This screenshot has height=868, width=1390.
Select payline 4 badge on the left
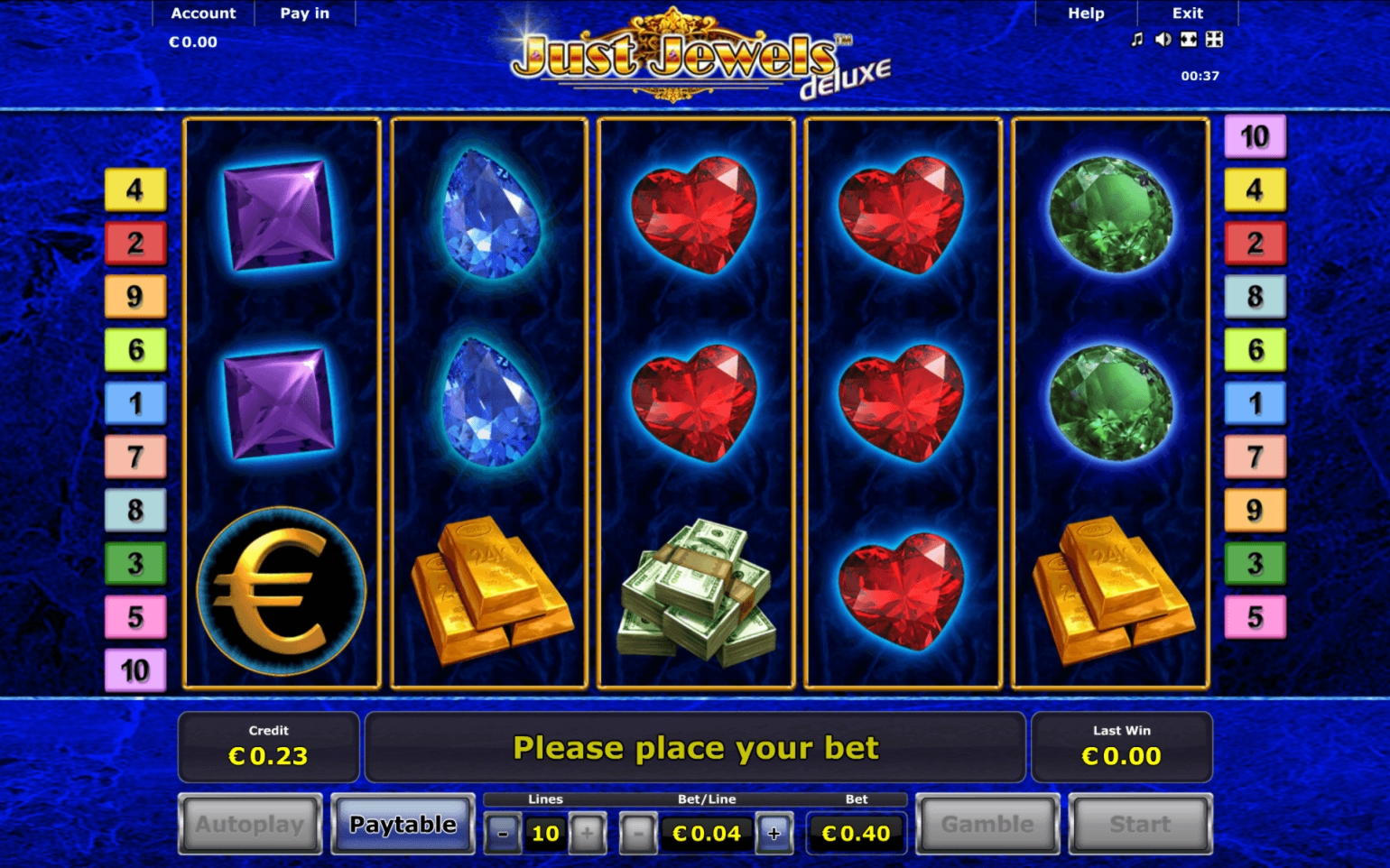[135, 189]
